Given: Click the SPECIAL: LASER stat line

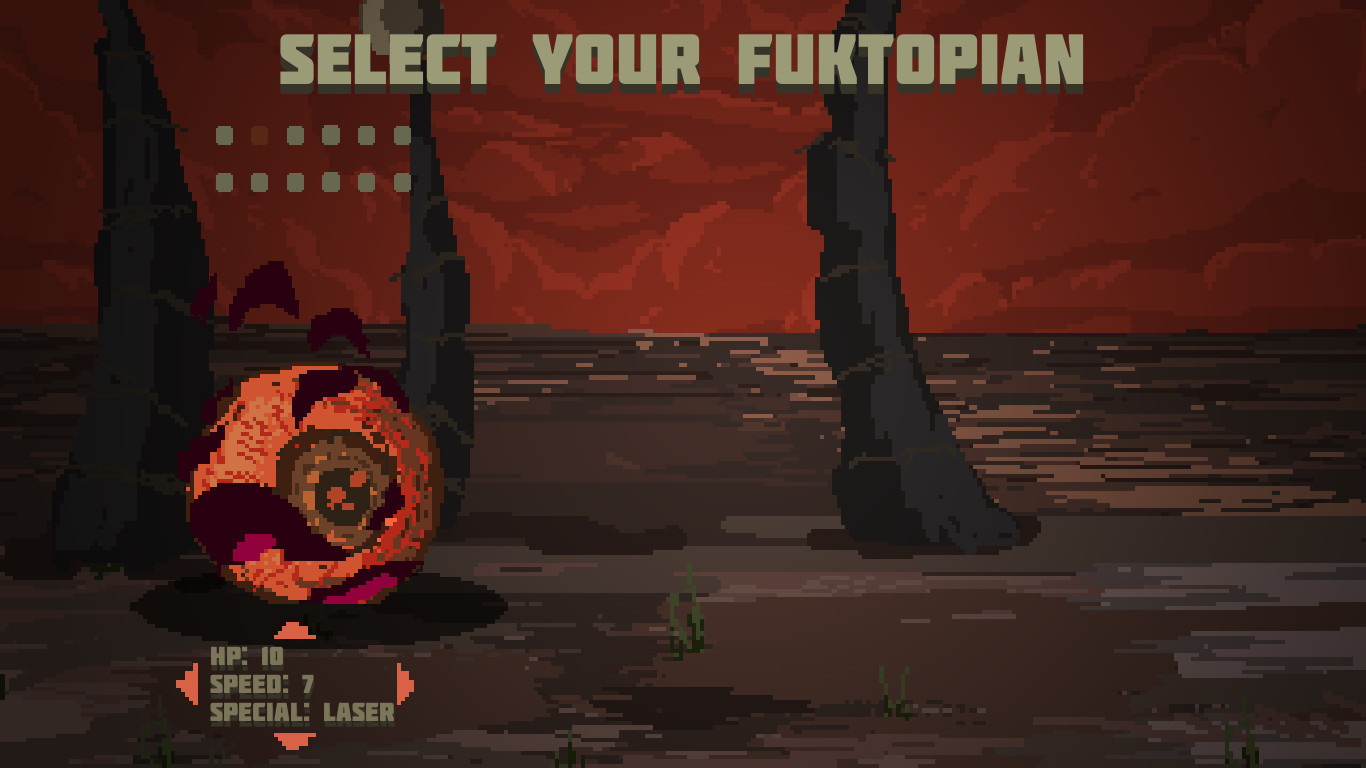Looking at the screenshot, I should pyautogui.click(x=300, y=714).
